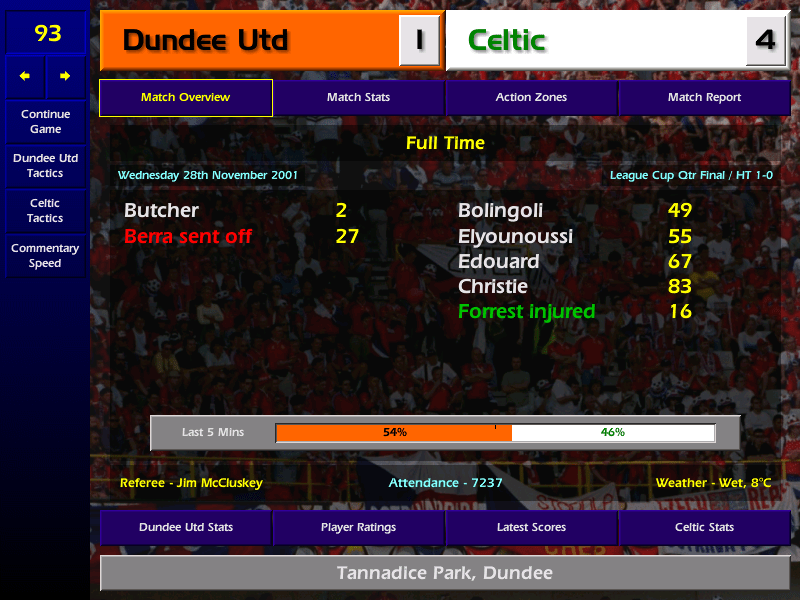Switch to the Match Overview tab
The image size is (800, 600).
pos(185,98)
